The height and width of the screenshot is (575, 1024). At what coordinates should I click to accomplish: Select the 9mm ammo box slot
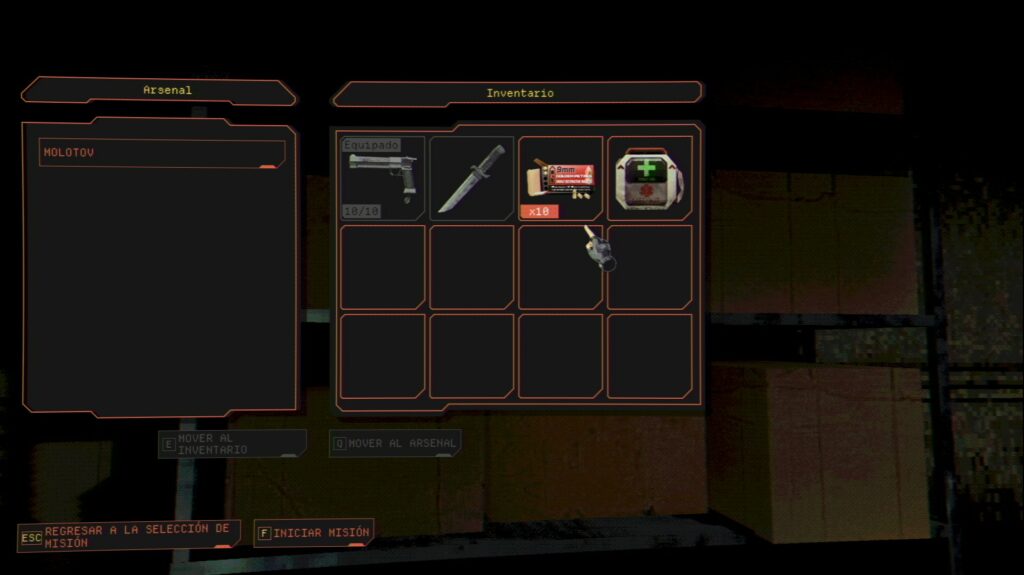pyautogui.click(x=560, y=178)
